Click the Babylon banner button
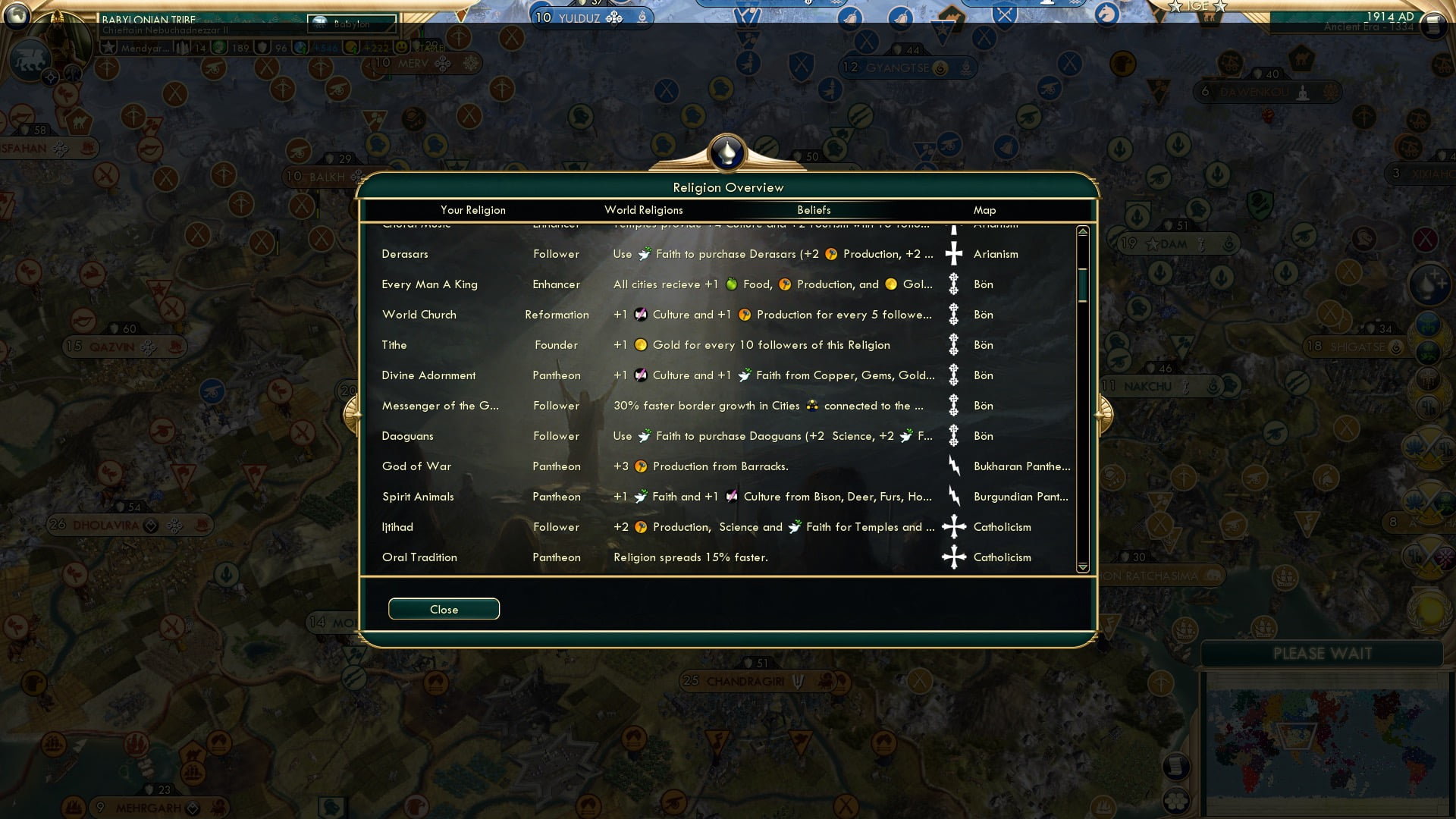 tap(353, 24)
